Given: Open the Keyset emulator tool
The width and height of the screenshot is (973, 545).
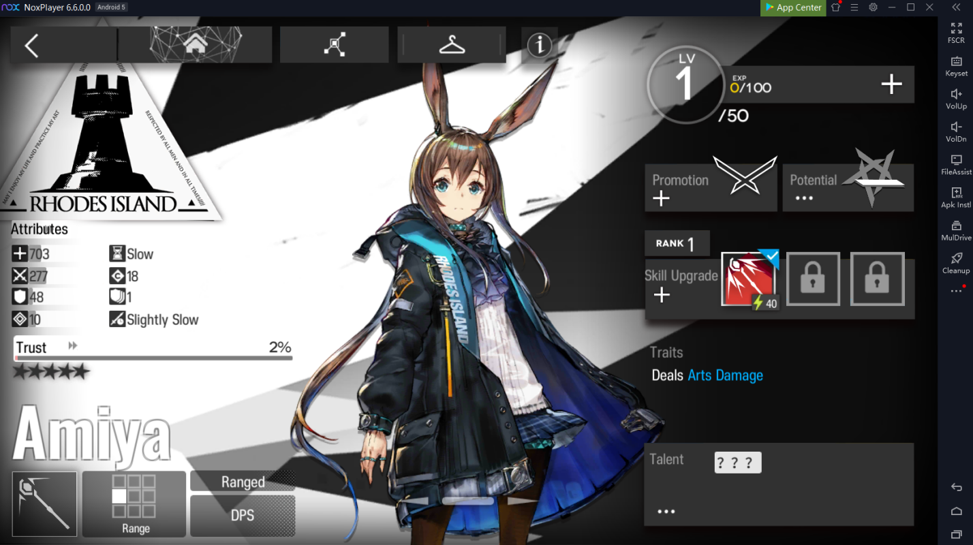Looking at the screenshot, I should click(955, 66).
